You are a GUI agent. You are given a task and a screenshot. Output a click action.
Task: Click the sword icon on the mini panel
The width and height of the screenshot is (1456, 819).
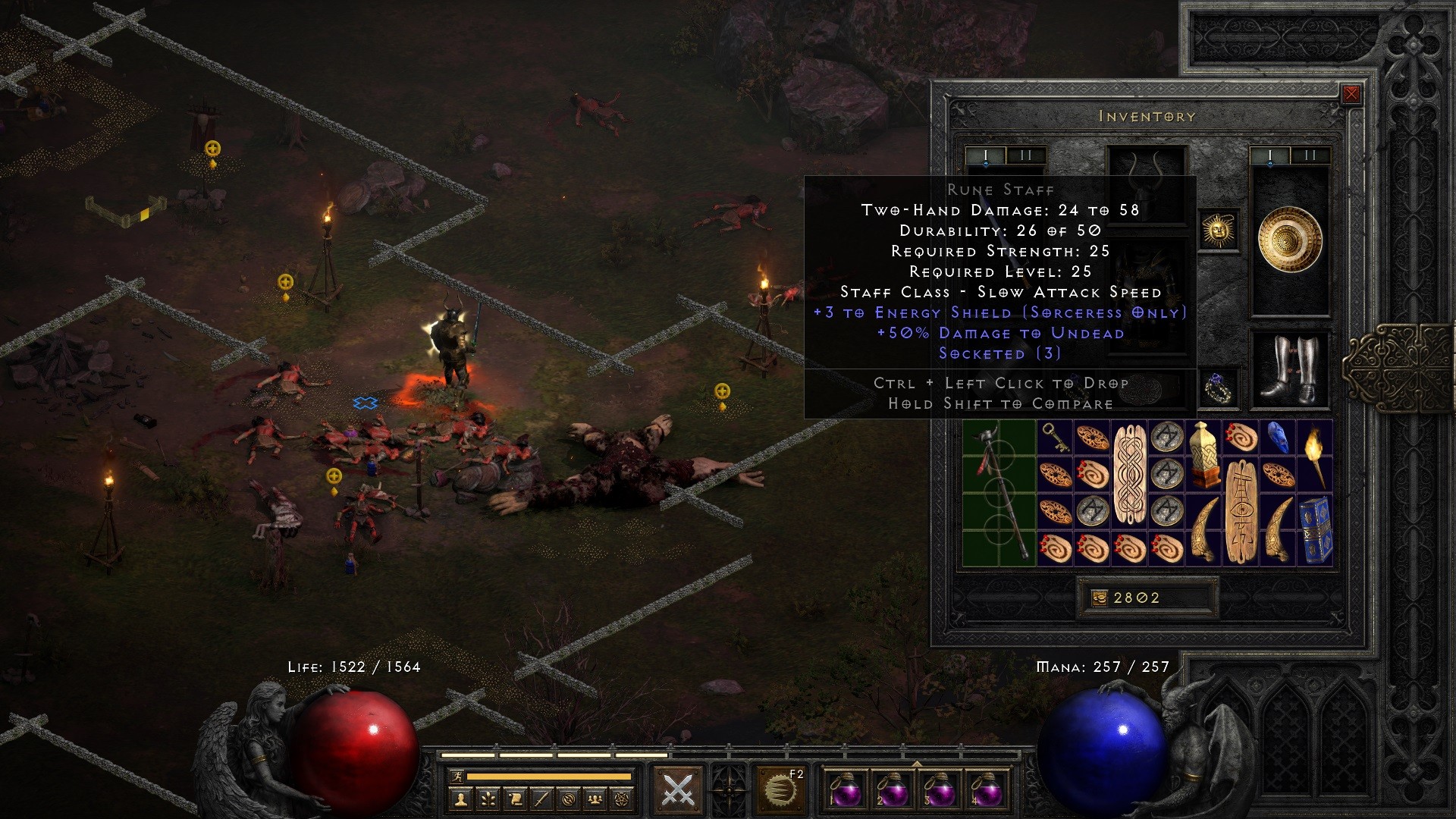(541, 800)
